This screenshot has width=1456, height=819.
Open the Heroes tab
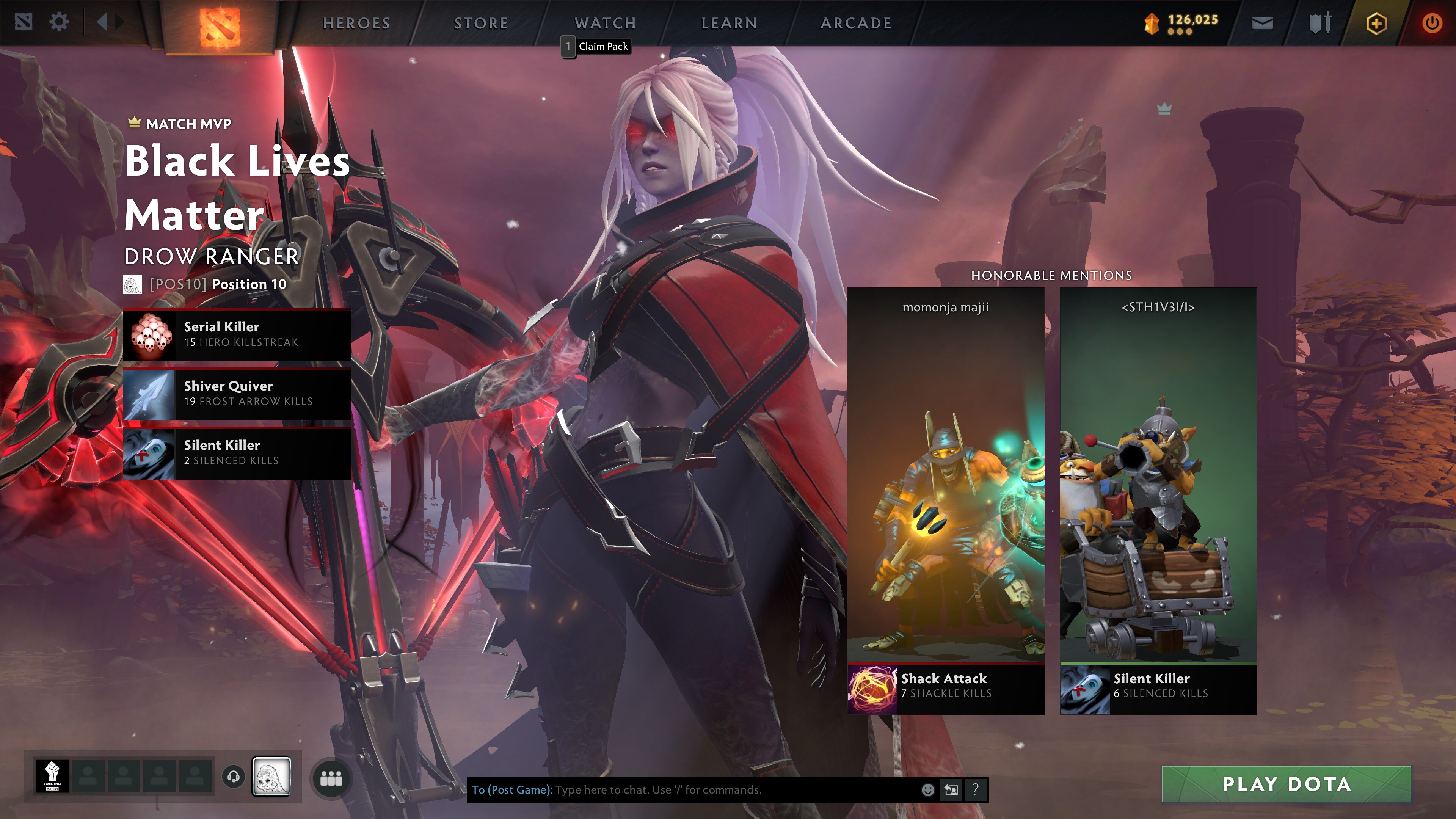click(356, 23)
